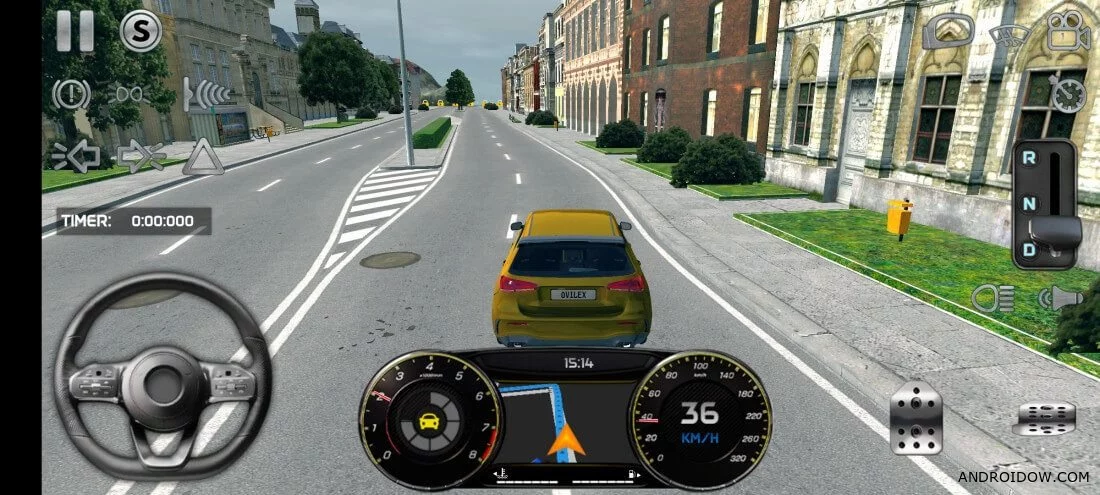
Task: Honk the horn icon
Action: coord(1060,298)
